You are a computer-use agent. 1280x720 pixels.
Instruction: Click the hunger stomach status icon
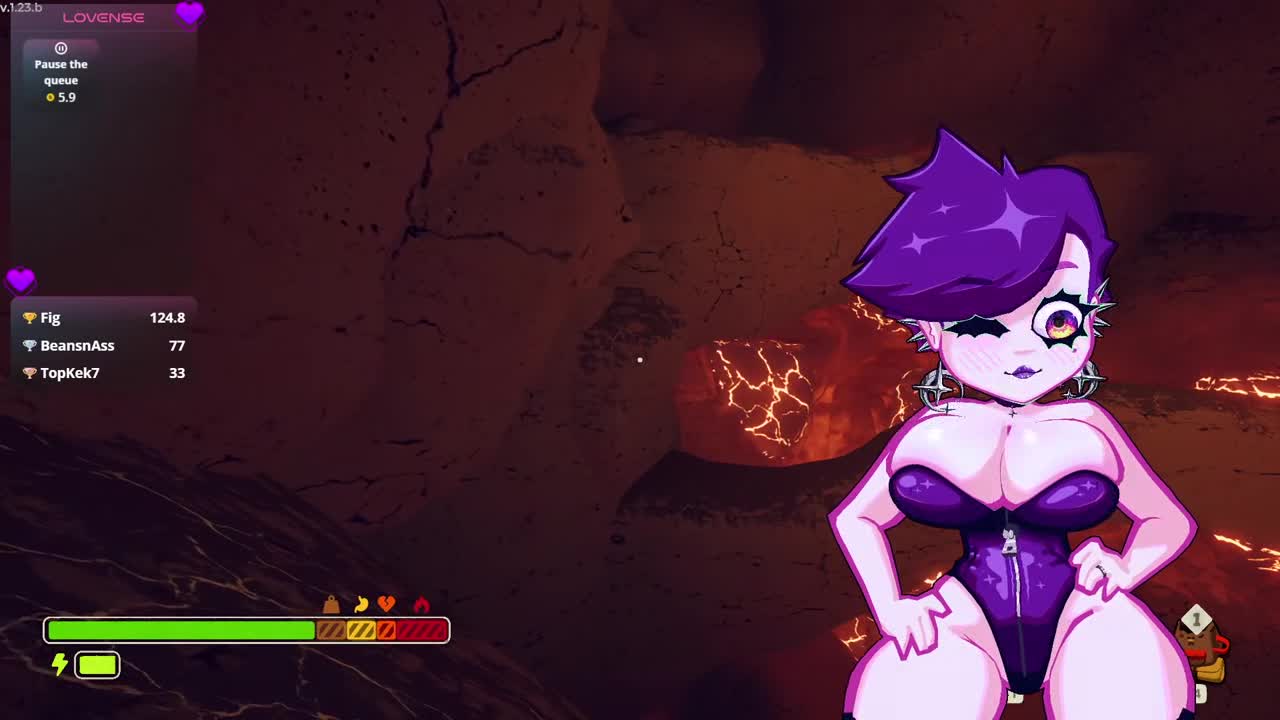(x=361, y=604)
